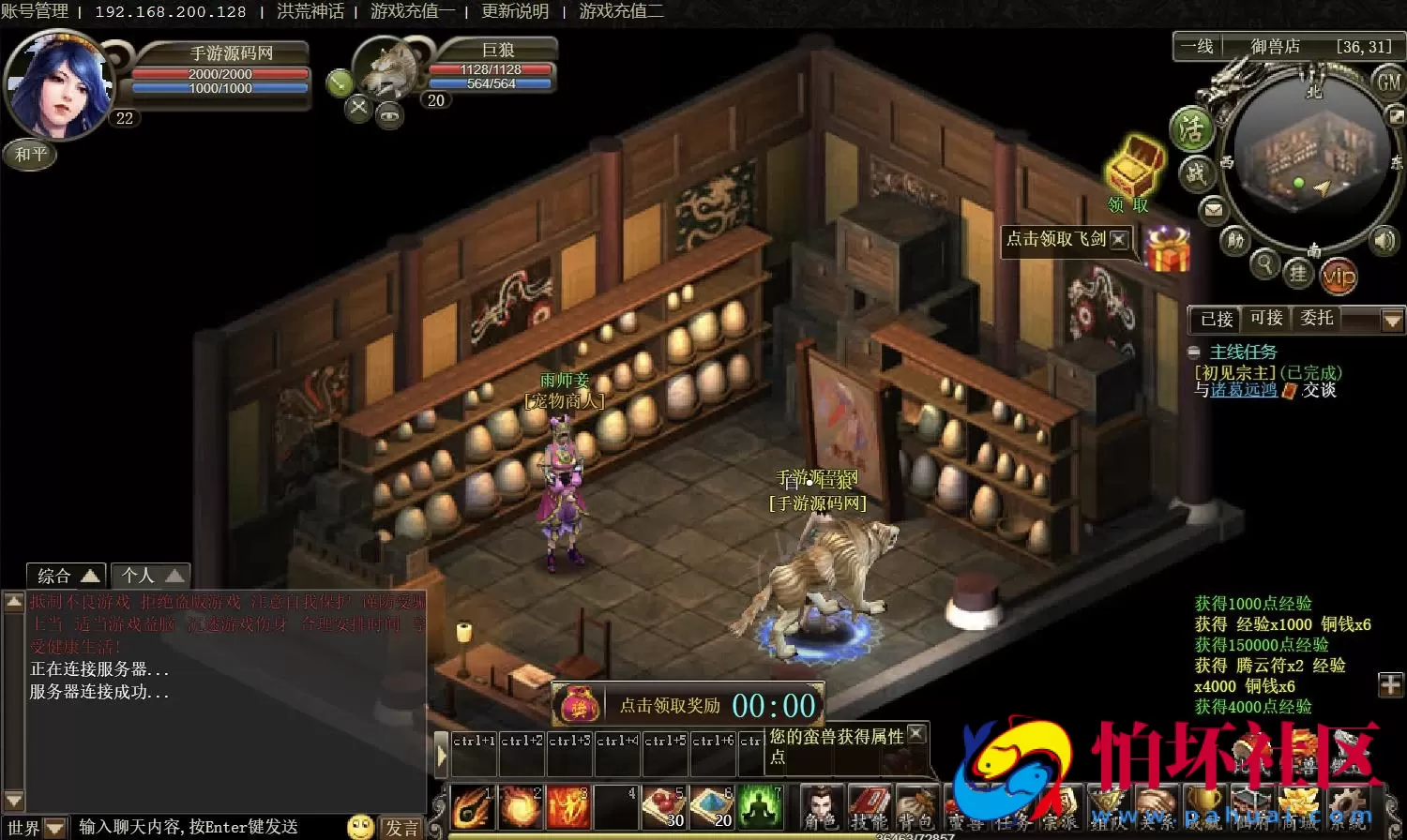1407x840 pixels.
Task: Open the 技能 skills menu
Action: click(869, 808)
